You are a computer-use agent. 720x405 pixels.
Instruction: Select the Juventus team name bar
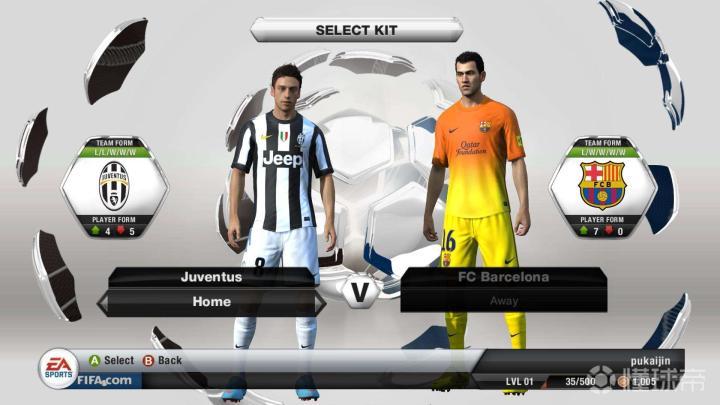tap(212, 277)
